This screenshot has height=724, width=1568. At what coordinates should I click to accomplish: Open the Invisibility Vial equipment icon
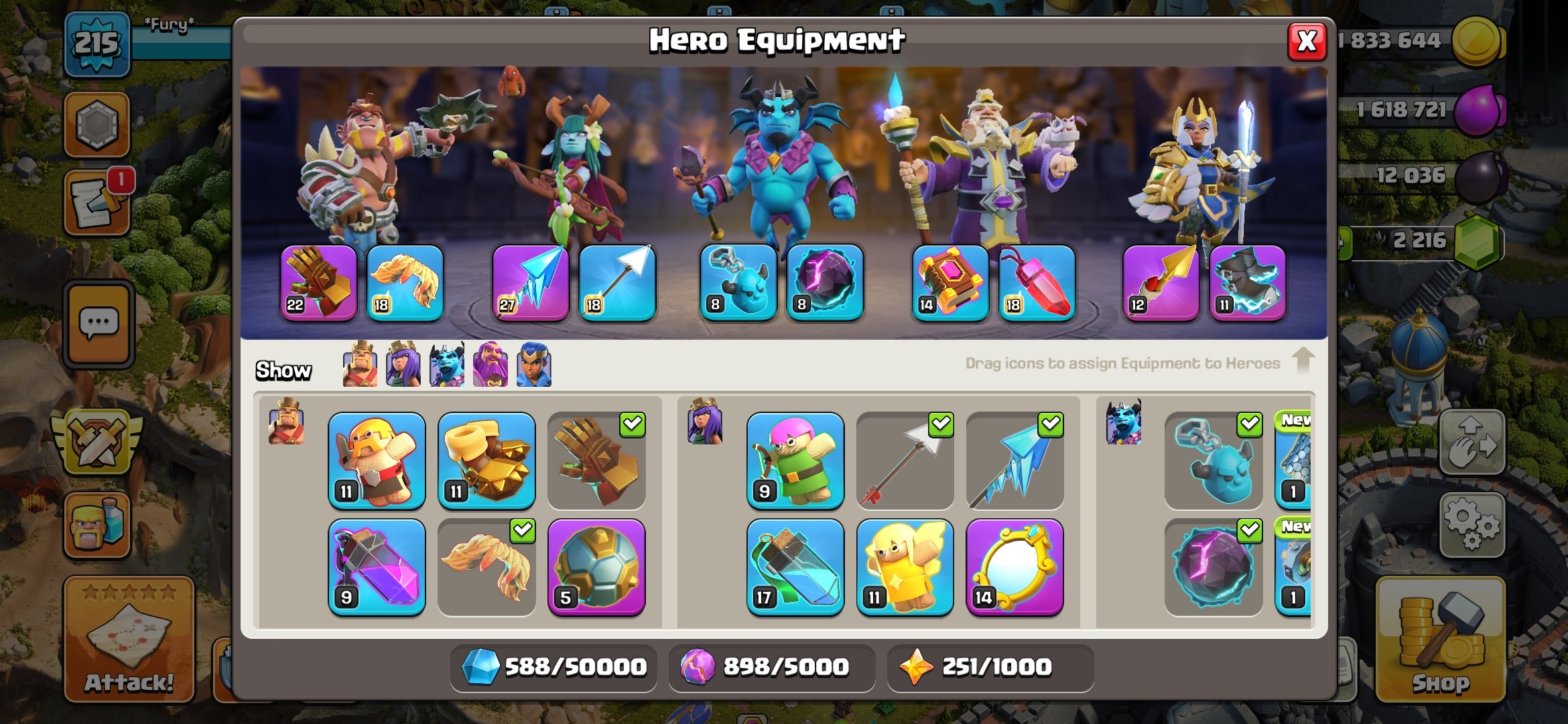coord(797,566)
